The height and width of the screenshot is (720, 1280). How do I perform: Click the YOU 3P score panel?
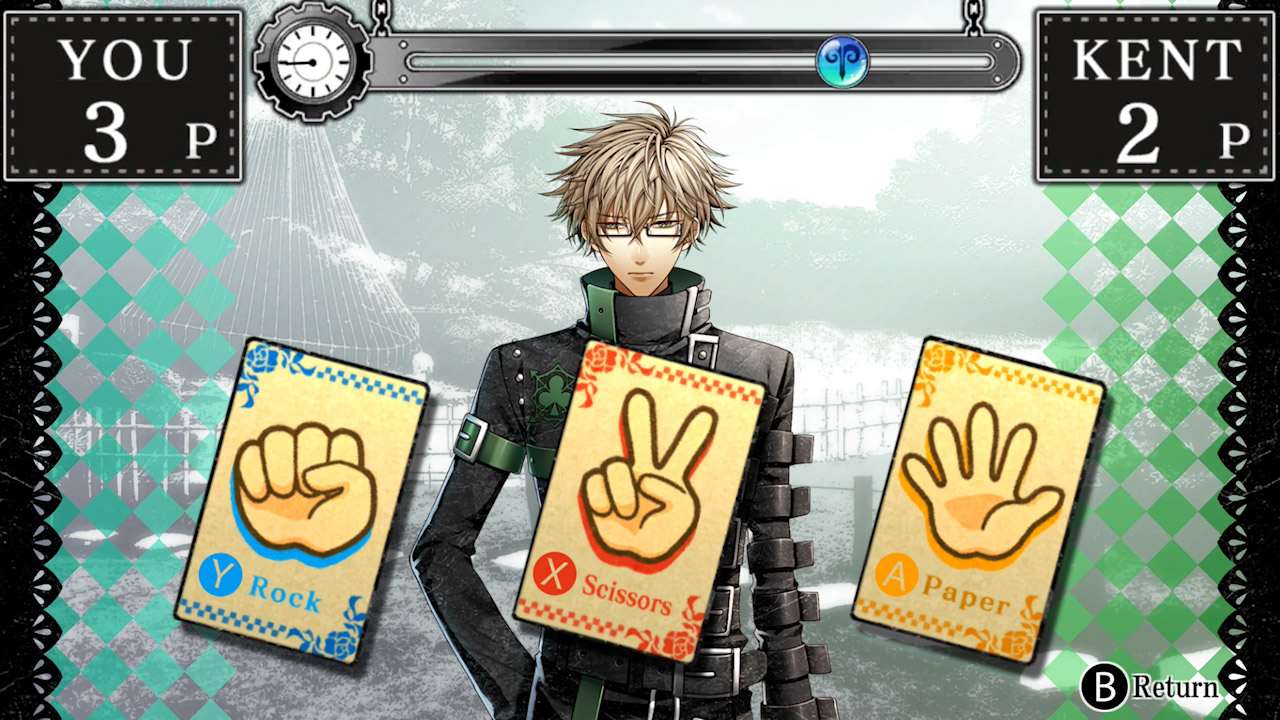click(120, 90)
